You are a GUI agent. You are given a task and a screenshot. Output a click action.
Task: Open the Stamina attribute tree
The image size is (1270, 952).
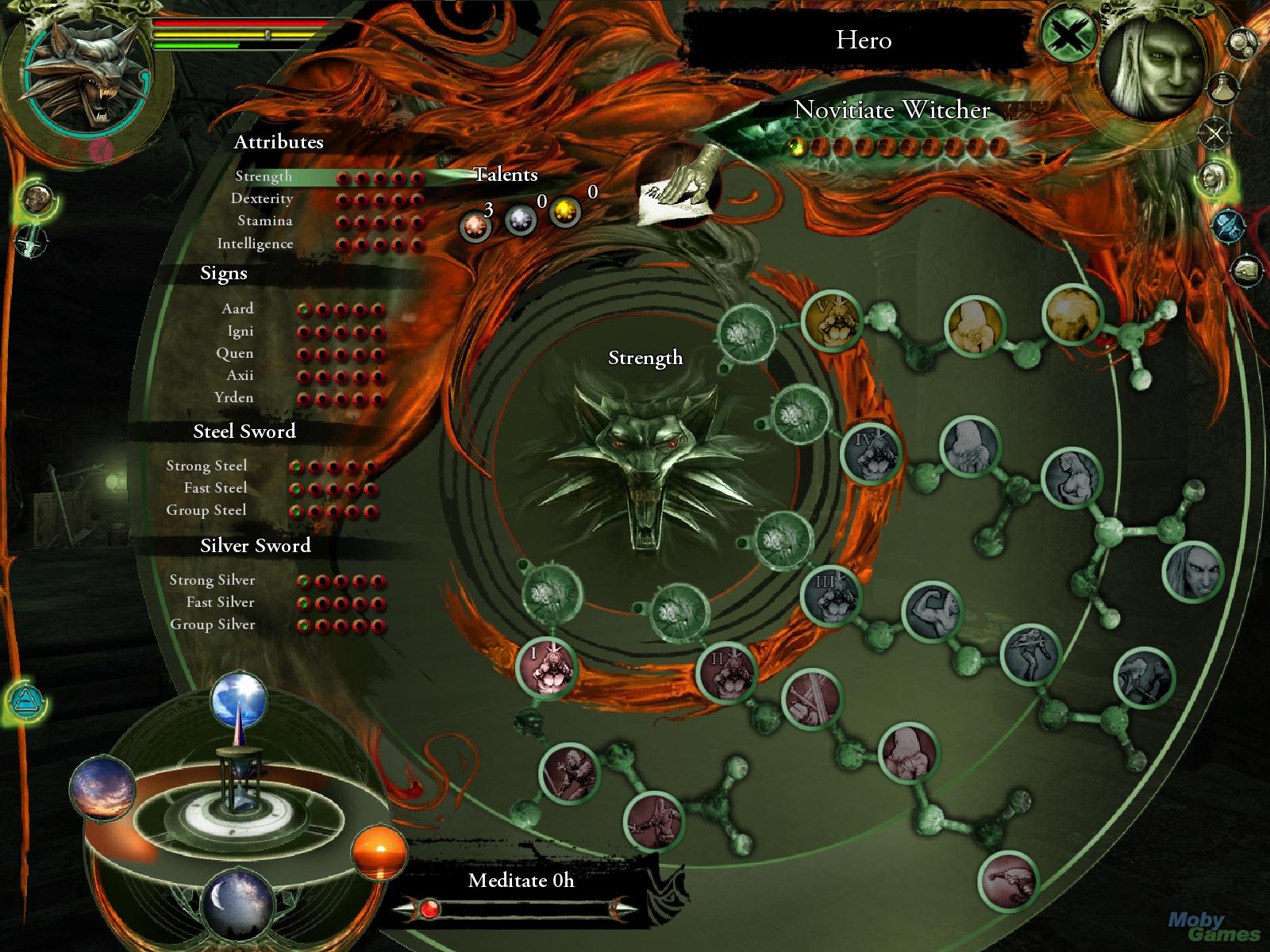265,221
